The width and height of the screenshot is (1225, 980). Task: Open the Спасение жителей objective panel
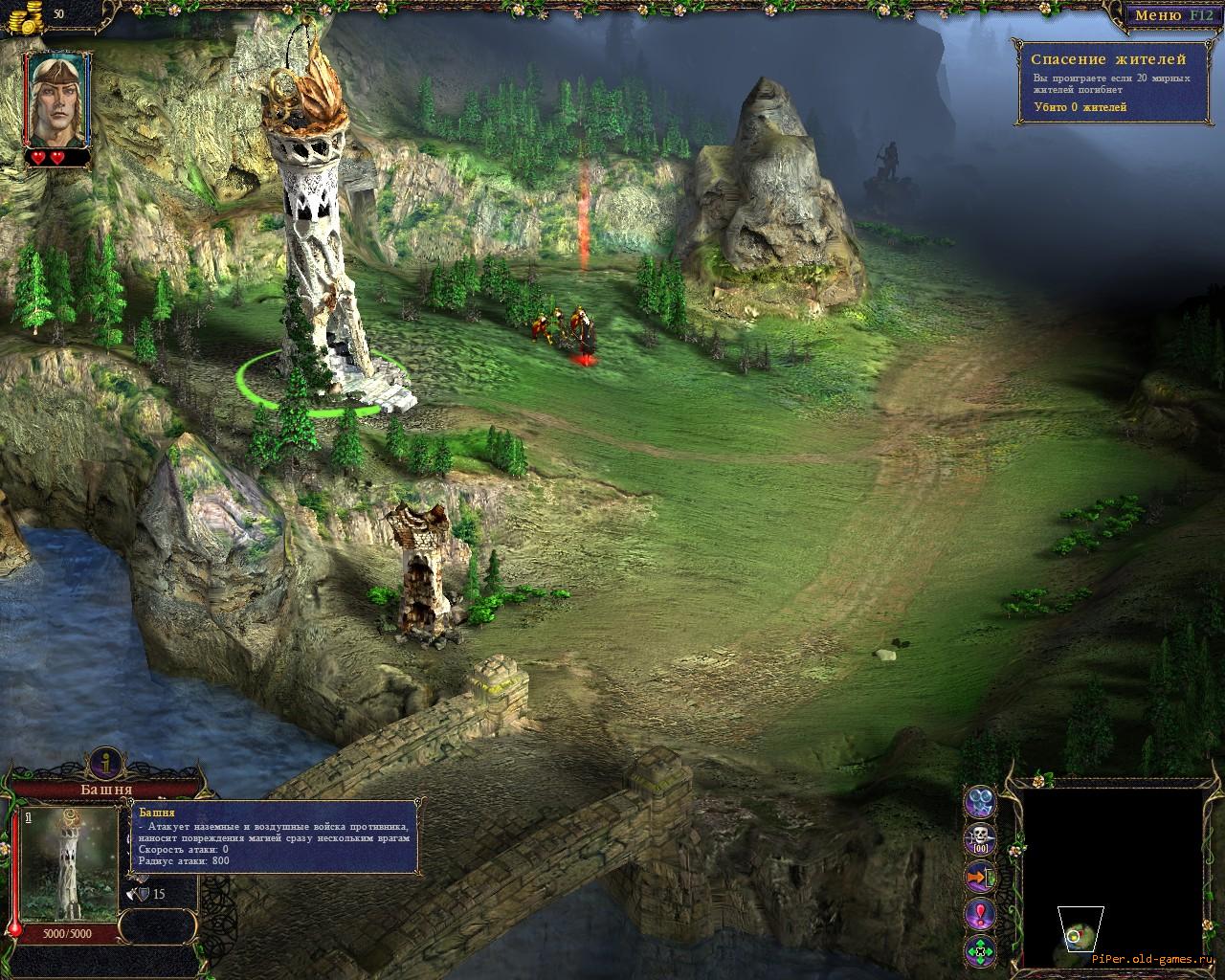coord(1107,81)
